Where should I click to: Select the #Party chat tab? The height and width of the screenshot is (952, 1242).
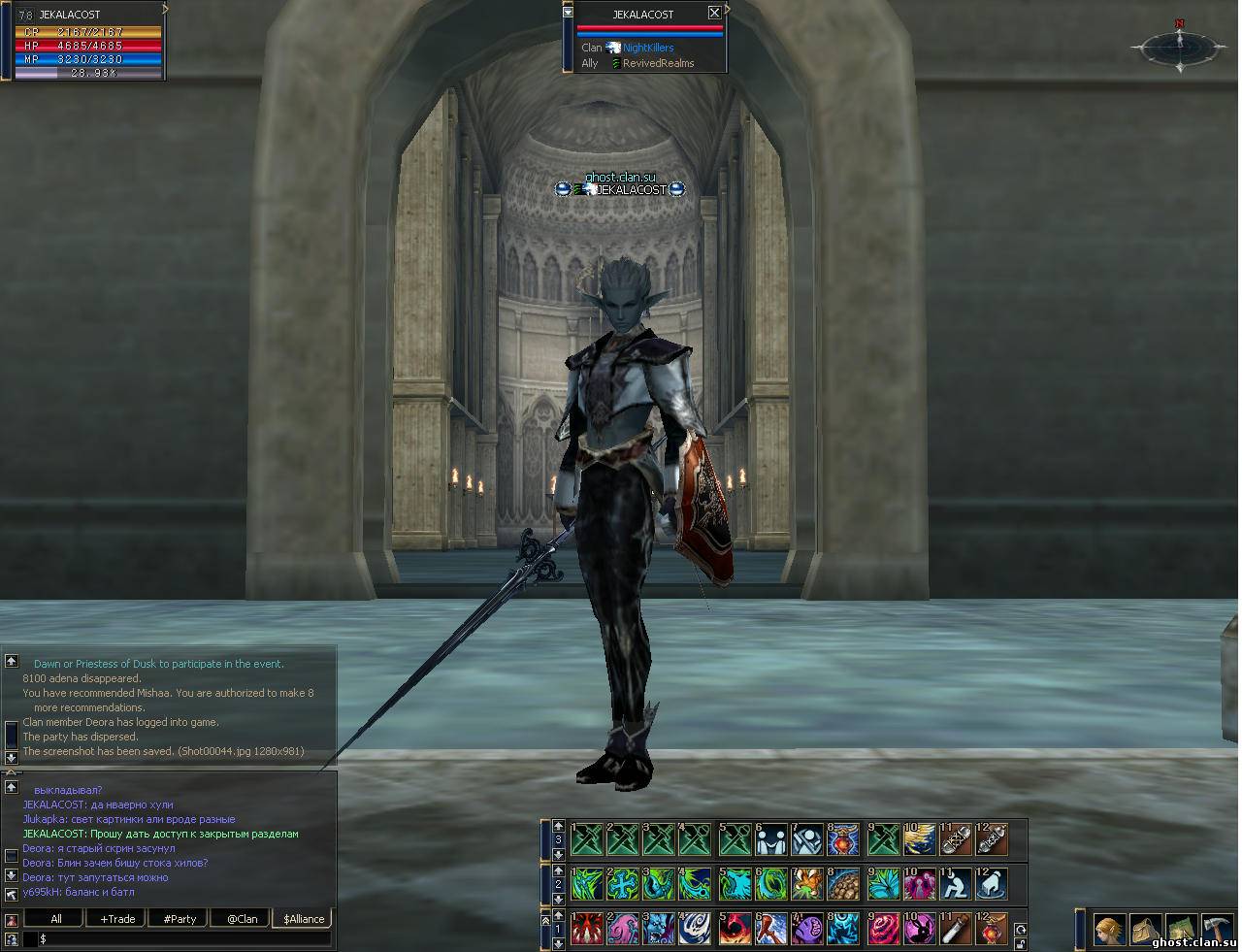pos(180,918)
